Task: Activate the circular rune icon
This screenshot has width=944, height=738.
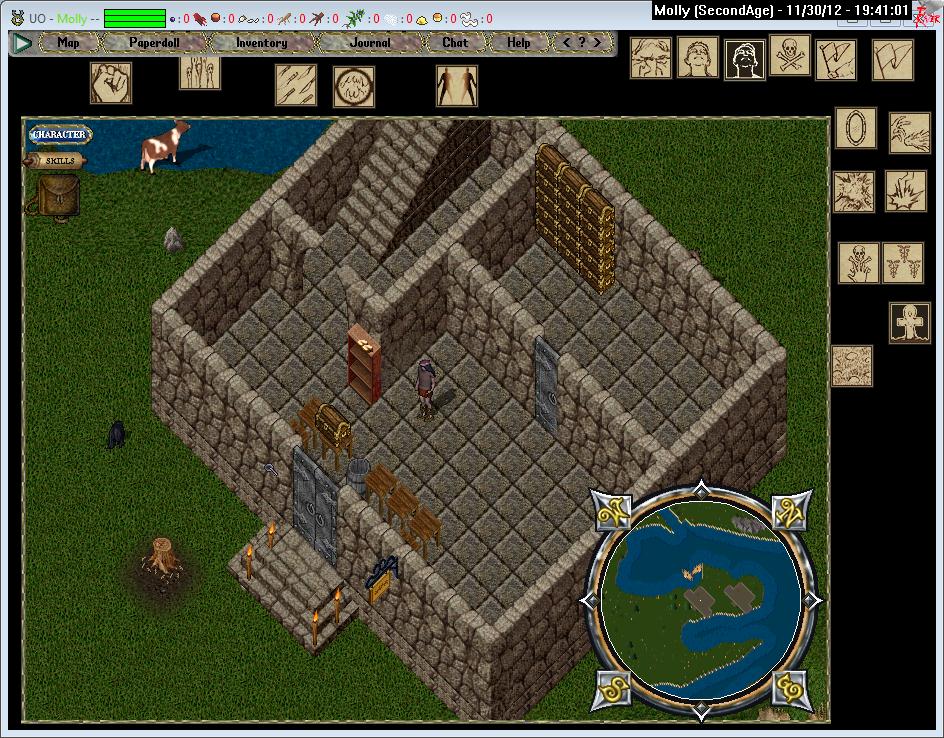Action: click(354, 87)
